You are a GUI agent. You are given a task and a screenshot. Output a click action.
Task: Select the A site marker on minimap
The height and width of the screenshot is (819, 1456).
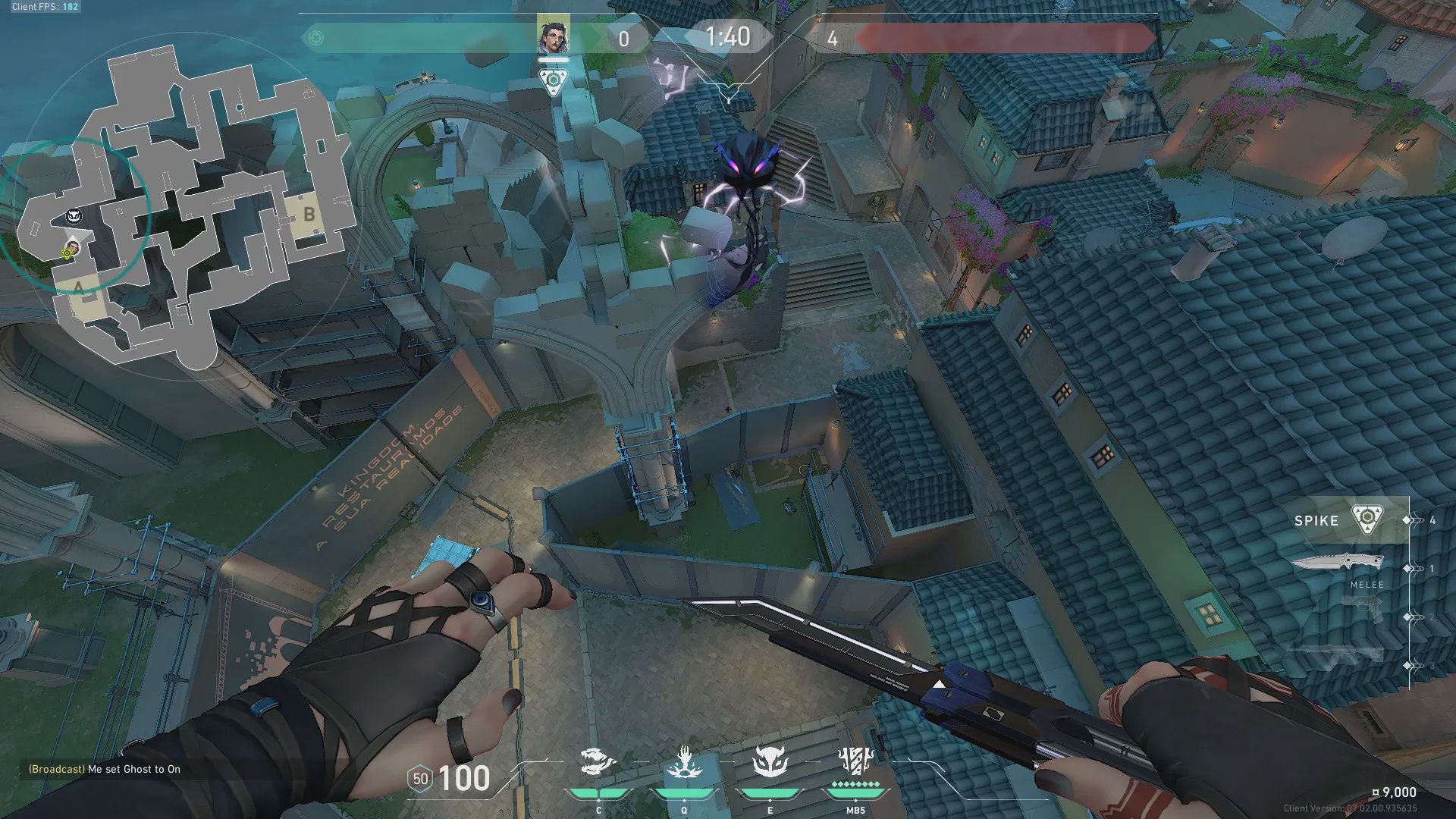[x=79, y=287]
